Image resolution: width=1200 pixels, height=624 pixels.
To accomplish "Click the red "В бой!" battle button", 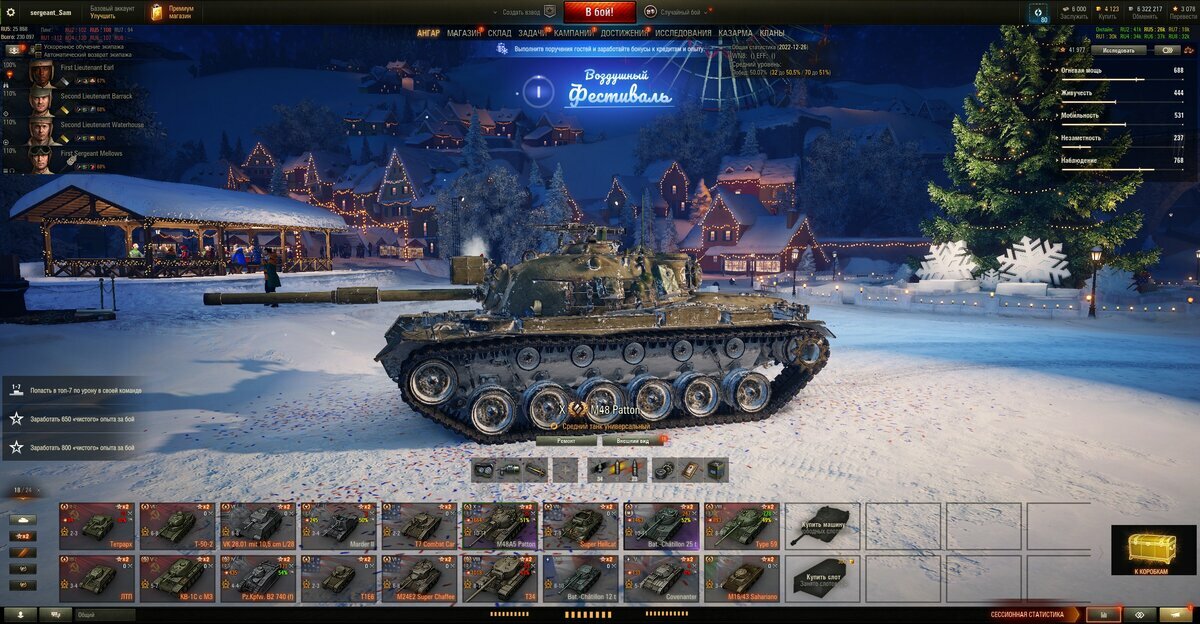I will [599, 12].
